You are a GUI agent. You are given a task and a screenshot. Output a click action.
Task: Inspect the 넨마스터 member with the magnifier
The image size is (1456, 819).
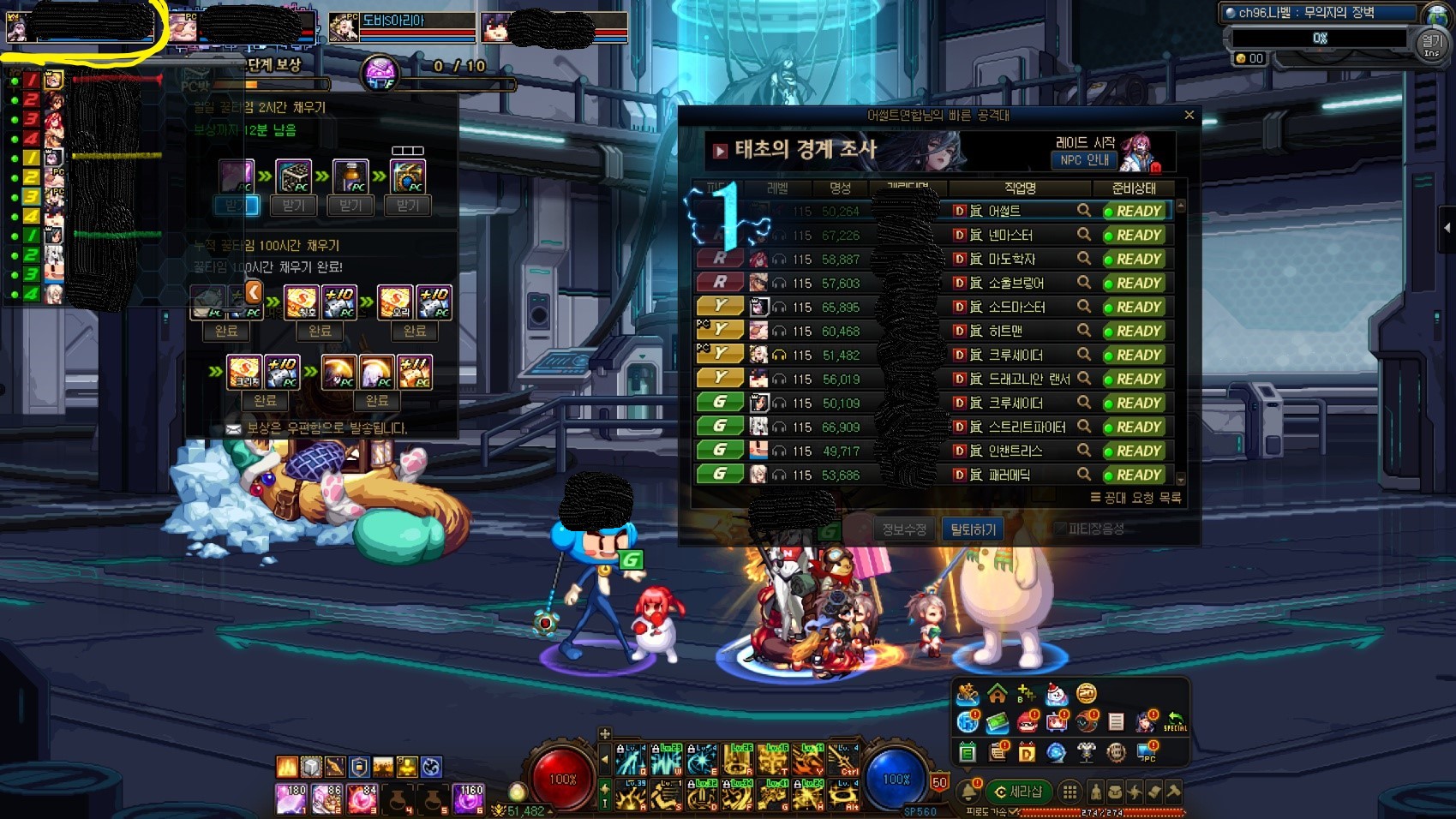tap(1084, 235)
